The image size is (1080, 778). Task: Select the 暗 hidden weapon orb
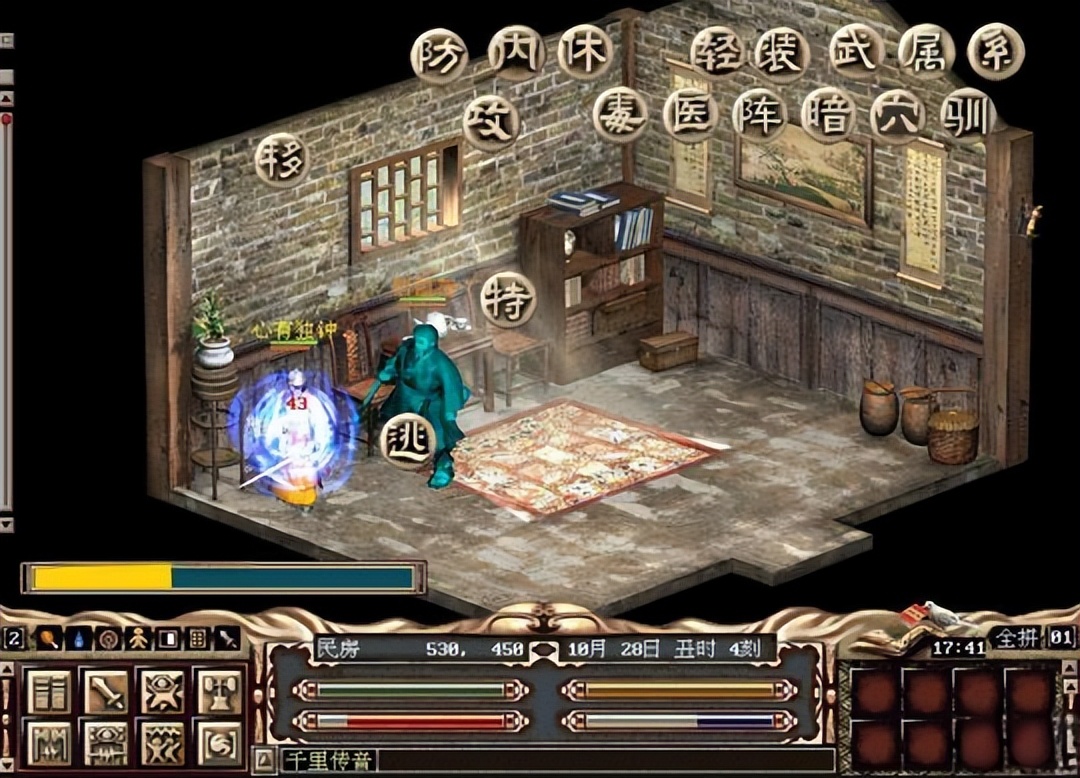pyautogui.click(x=828, y=115)
